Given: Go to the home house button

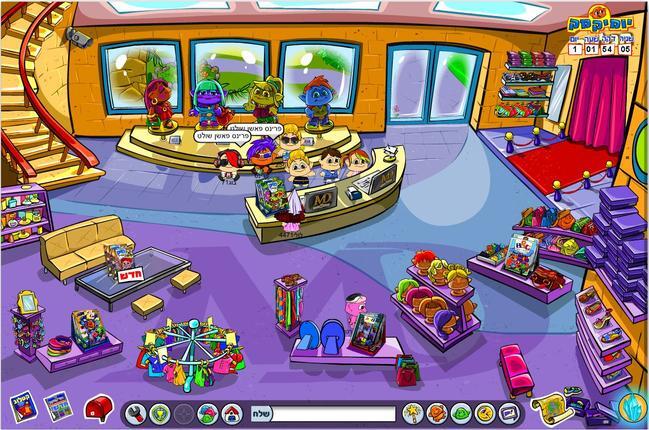Looking at the screenshot, I should (x=232, y=413).
